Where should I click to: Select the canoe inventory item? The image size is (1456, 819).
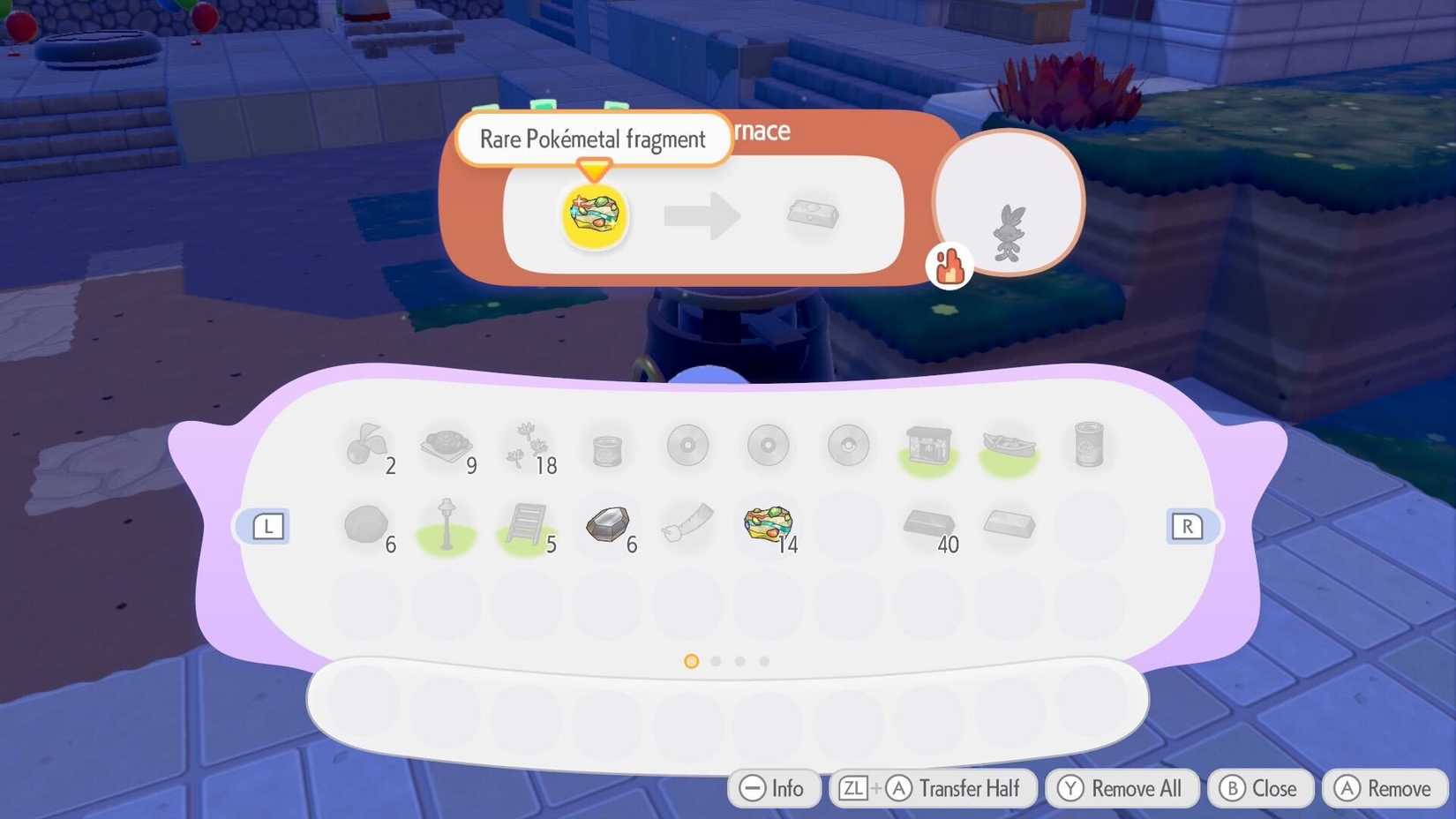1009,446
